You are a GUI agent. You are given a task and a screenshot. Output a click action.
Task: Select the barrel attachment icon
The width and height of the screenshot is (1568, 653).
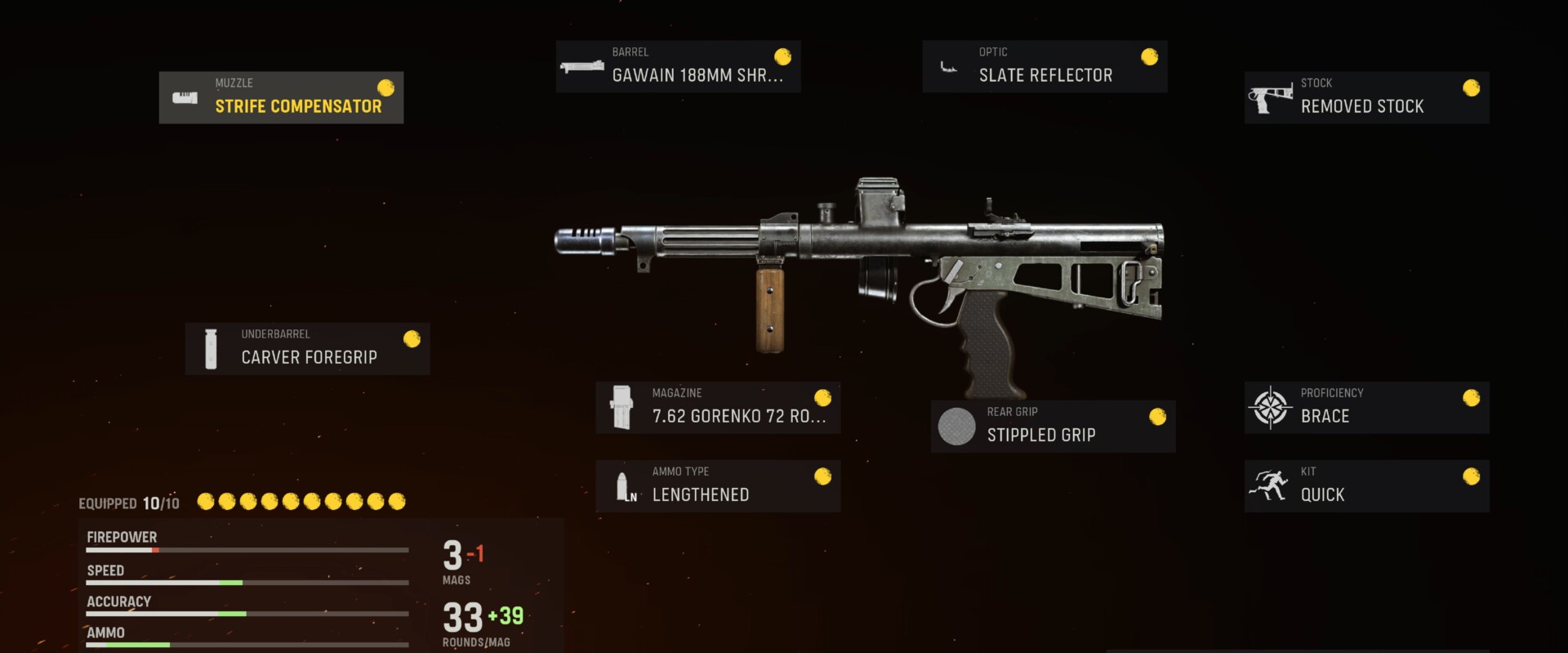(581, 66)
